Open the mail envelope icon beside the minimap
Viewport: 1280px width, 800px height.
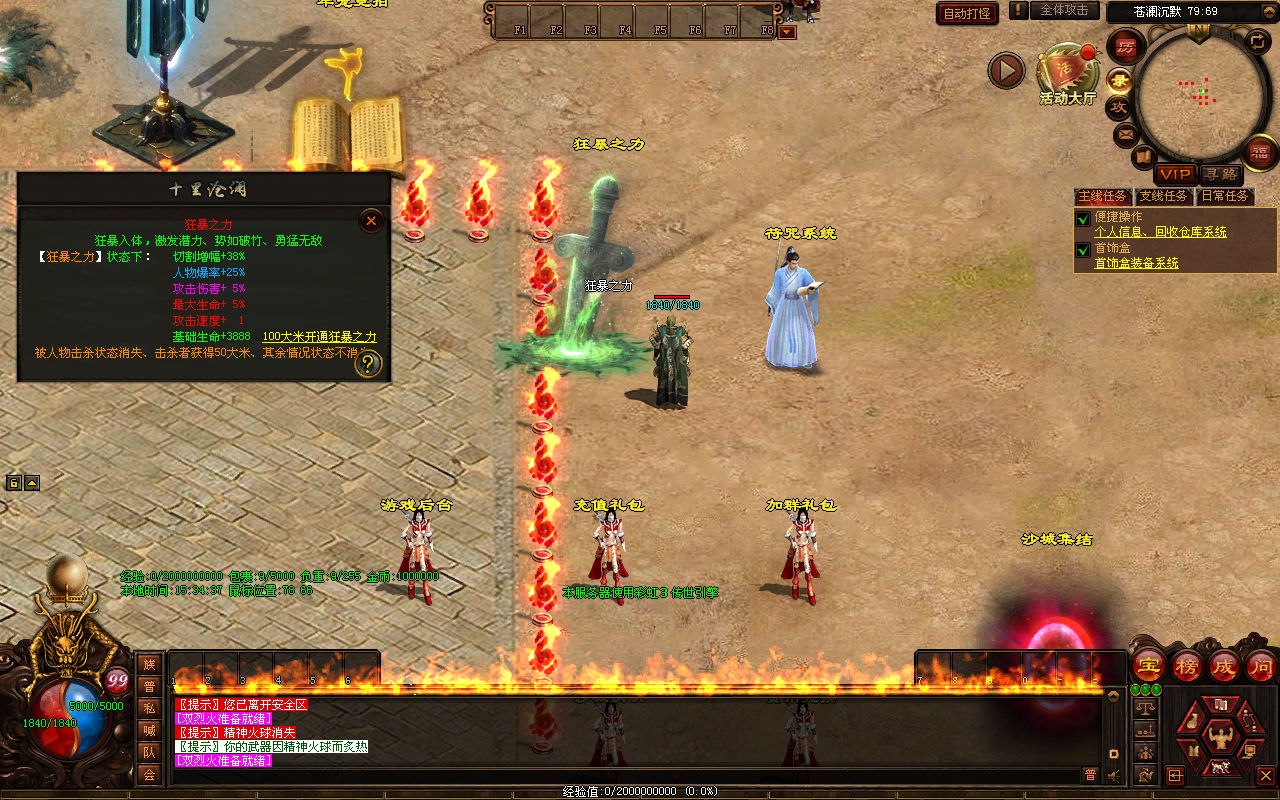tap(1126, 133)
